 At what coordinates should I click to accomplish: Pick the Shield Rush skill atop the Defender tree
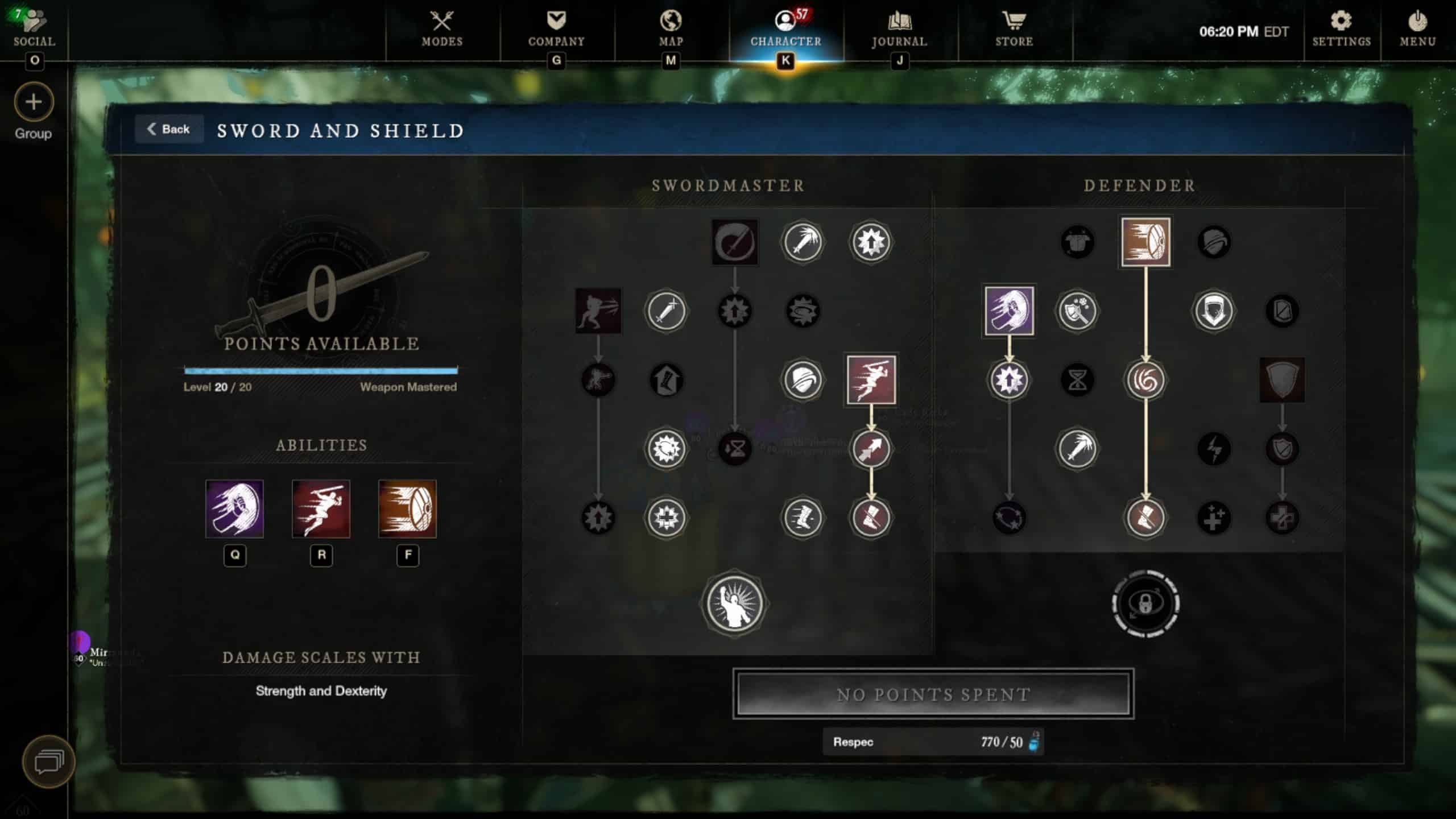click(x=1146, y=242)
